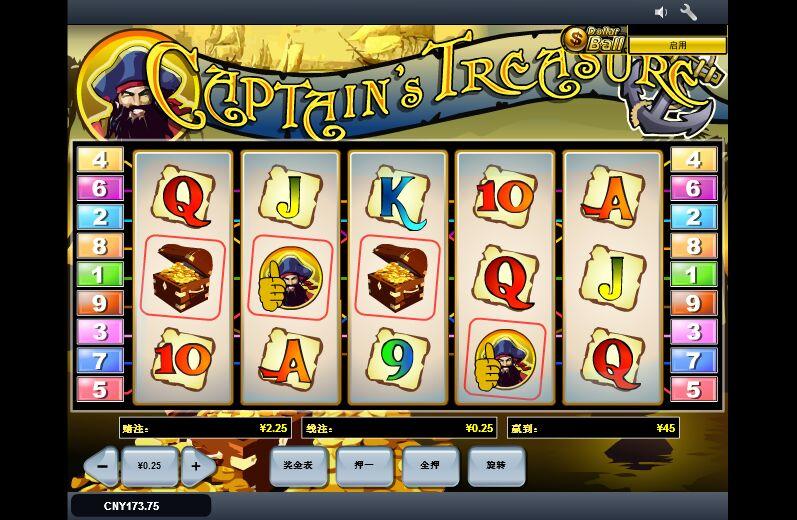The height and width of the screenshot is (520, 797).
Task: Choose the 全押 bet max button
Action: click(430, 466)
